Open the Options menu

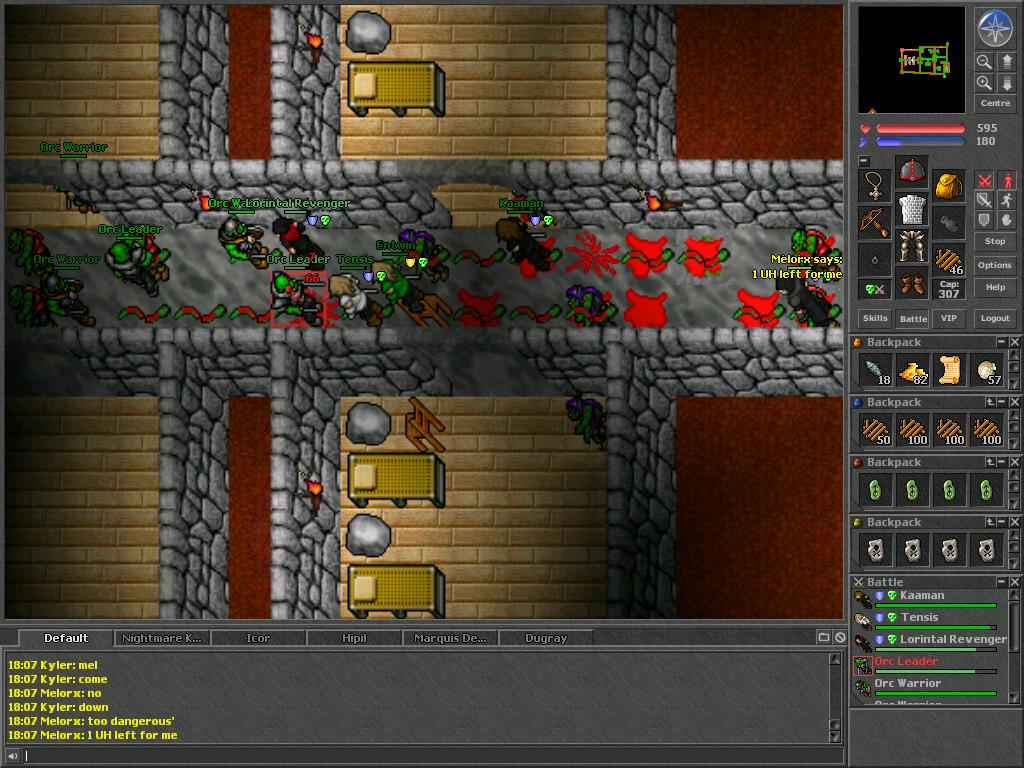click(995, 265)
